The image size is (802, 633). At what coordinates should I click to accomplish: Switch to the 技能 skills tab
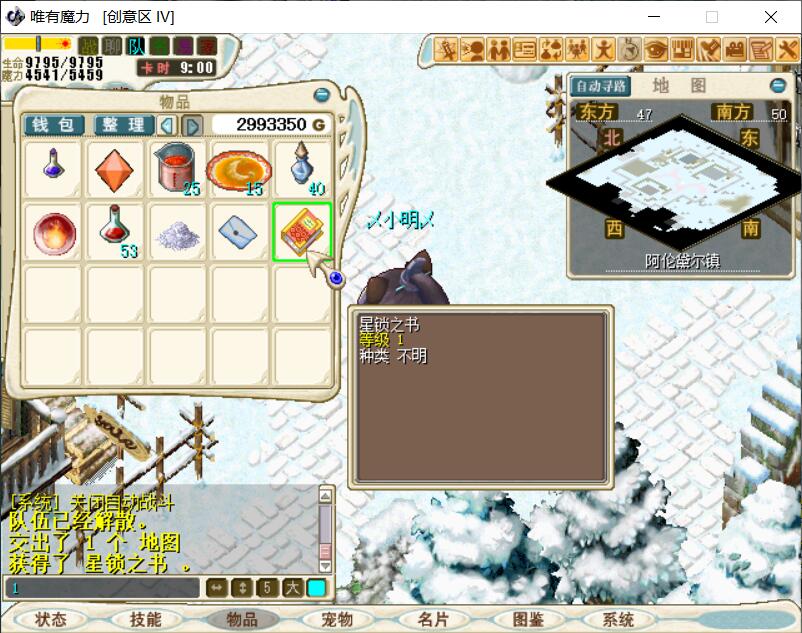pos(146,620)
